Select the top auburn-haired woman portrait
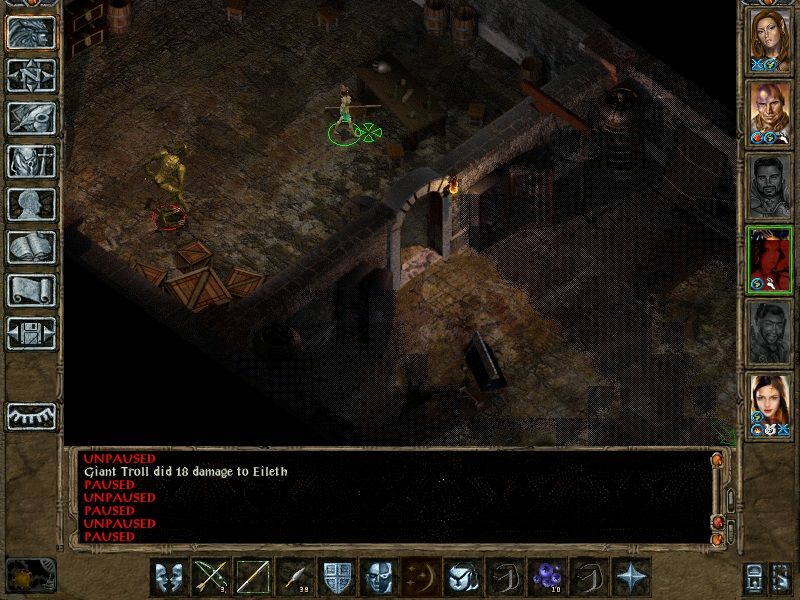 point(770,38)
